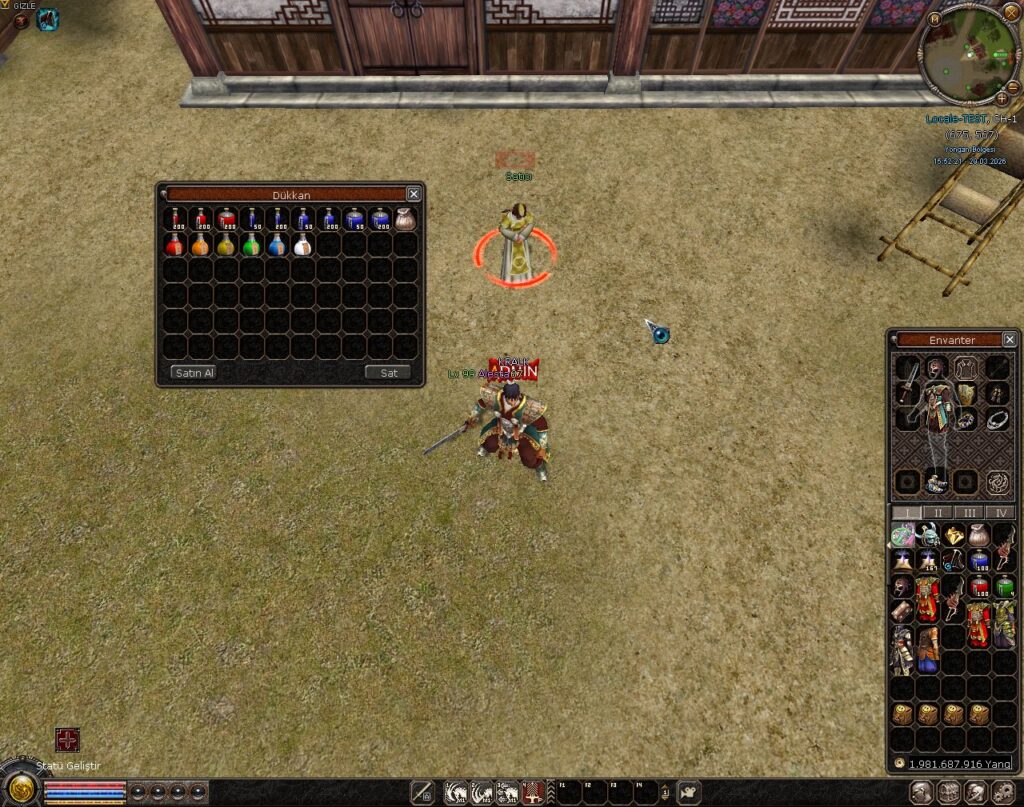The image size is (1024, 807).
Task: Close the Dükkan shop window
Action: pos(413,194)
